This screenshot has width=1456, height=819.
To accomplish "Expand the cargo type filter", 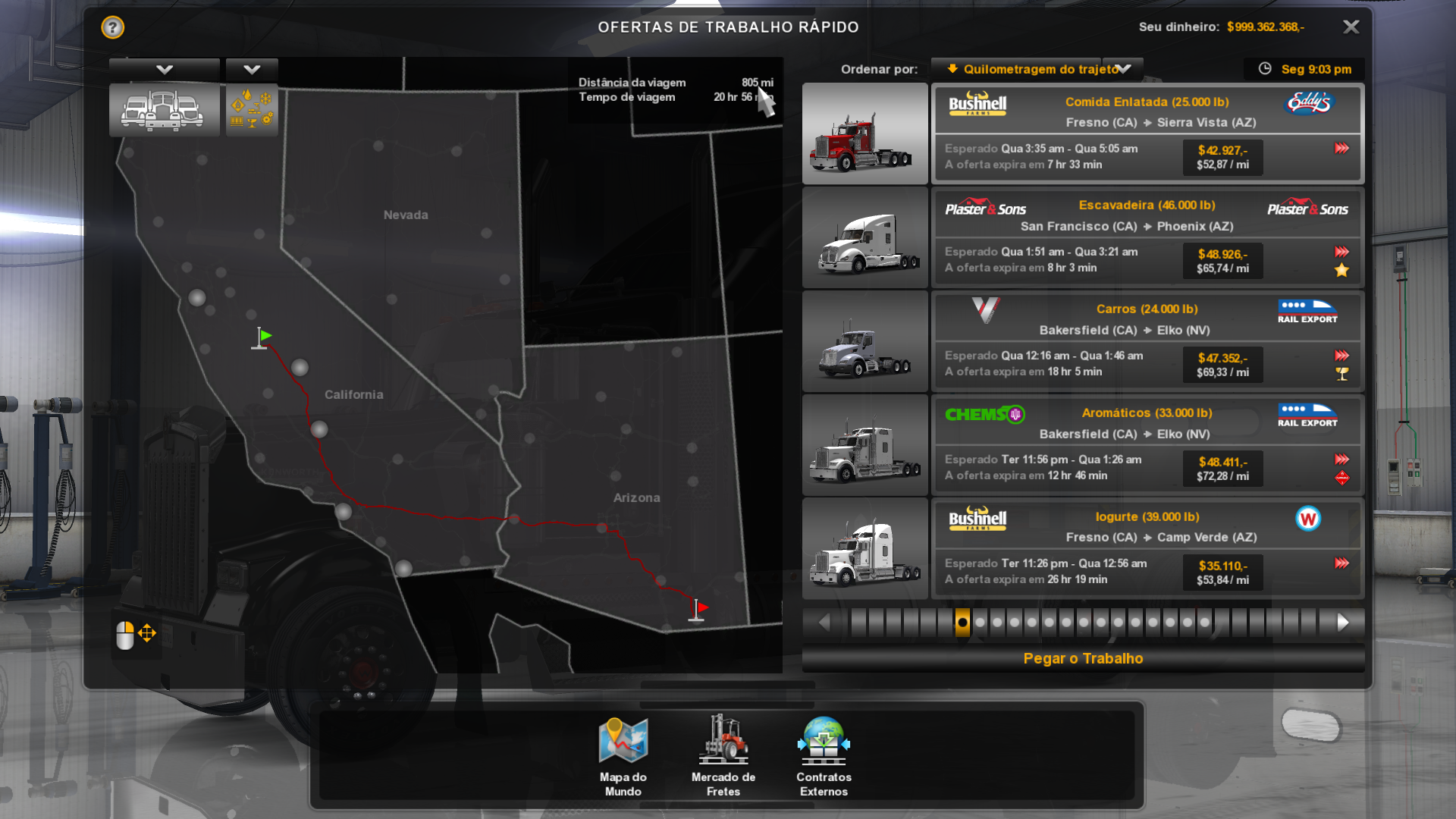I will (x=252, y=70).
